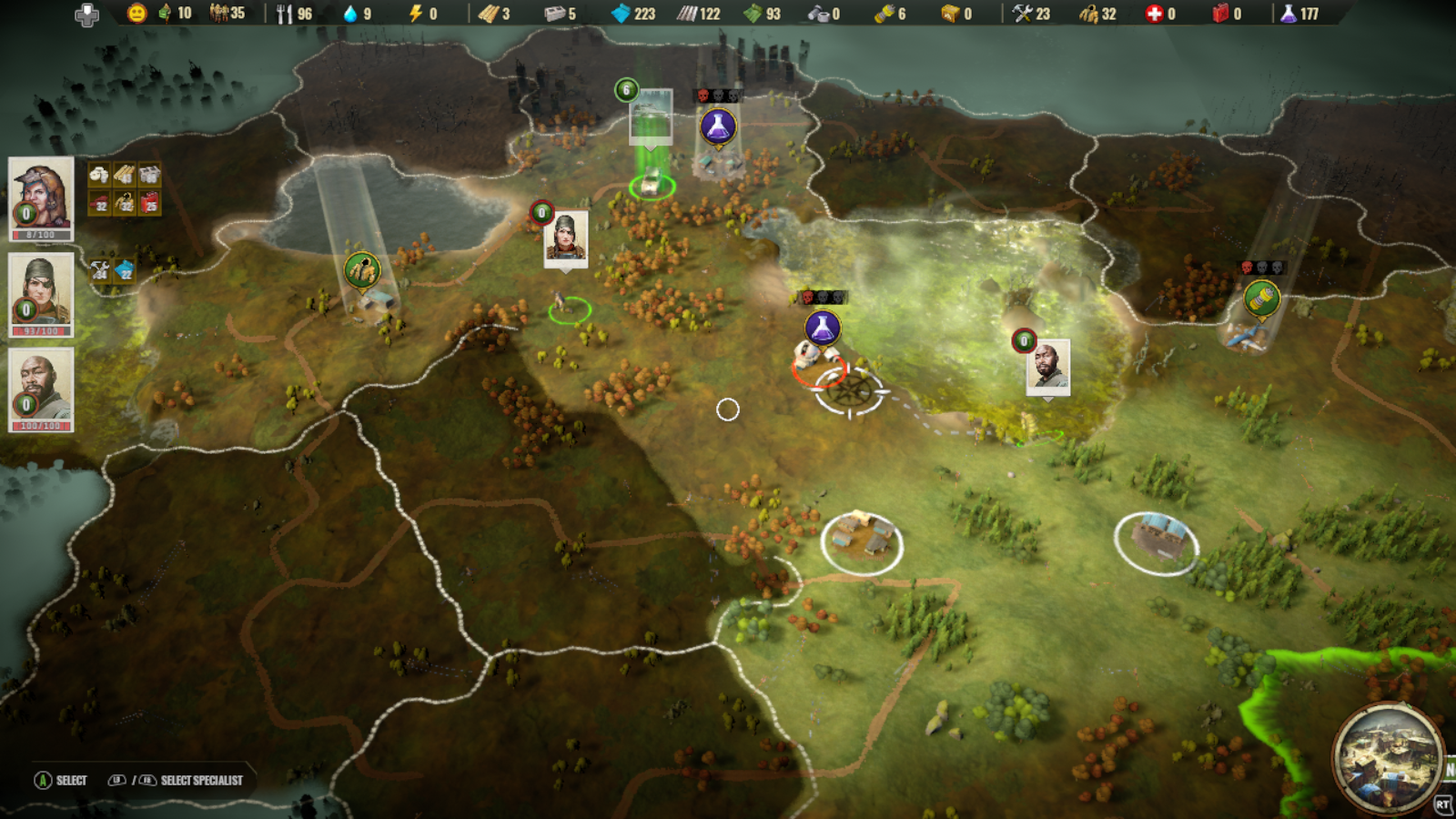Click the medkit resource icon
Image resolution: width=1456 pixels, height=819 pixels.
[1155, 14]
